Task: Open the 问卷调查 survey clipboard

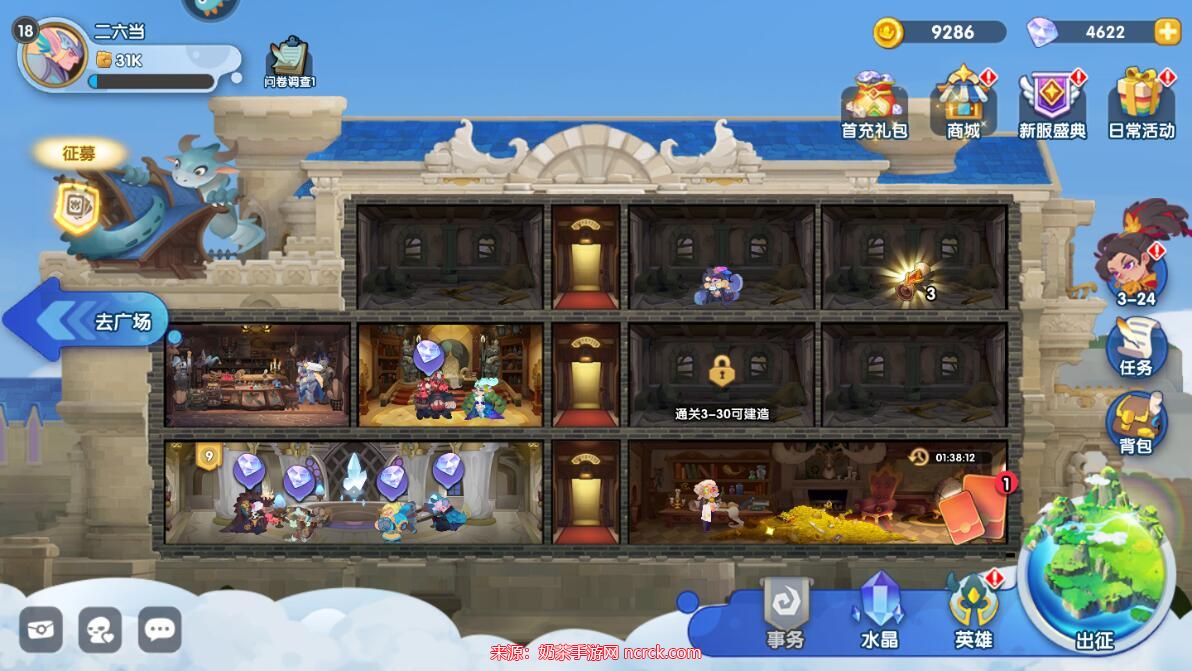Action: pos(289,61)
